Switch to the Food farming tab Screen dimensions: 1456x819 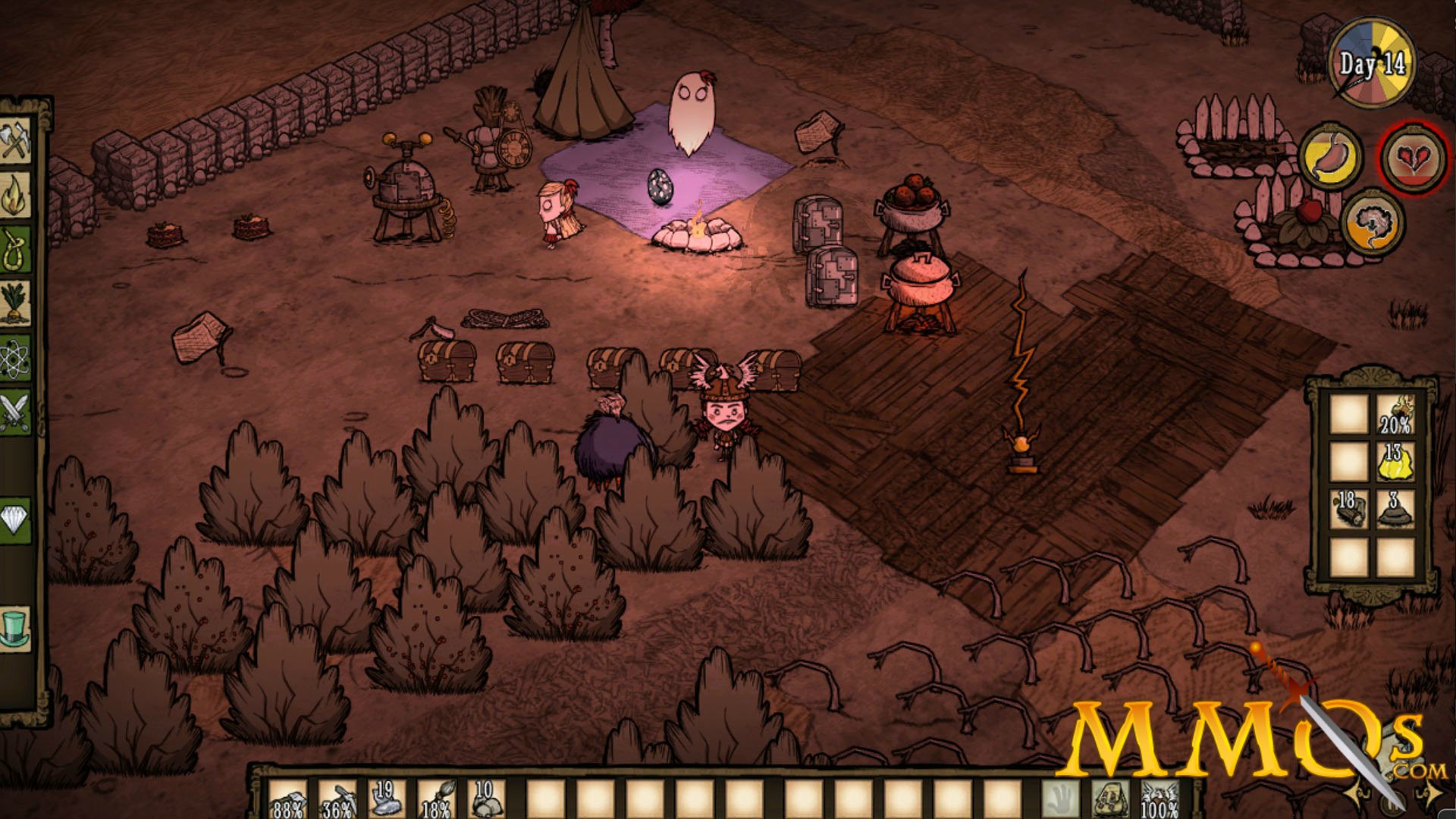tap(15, 303)
